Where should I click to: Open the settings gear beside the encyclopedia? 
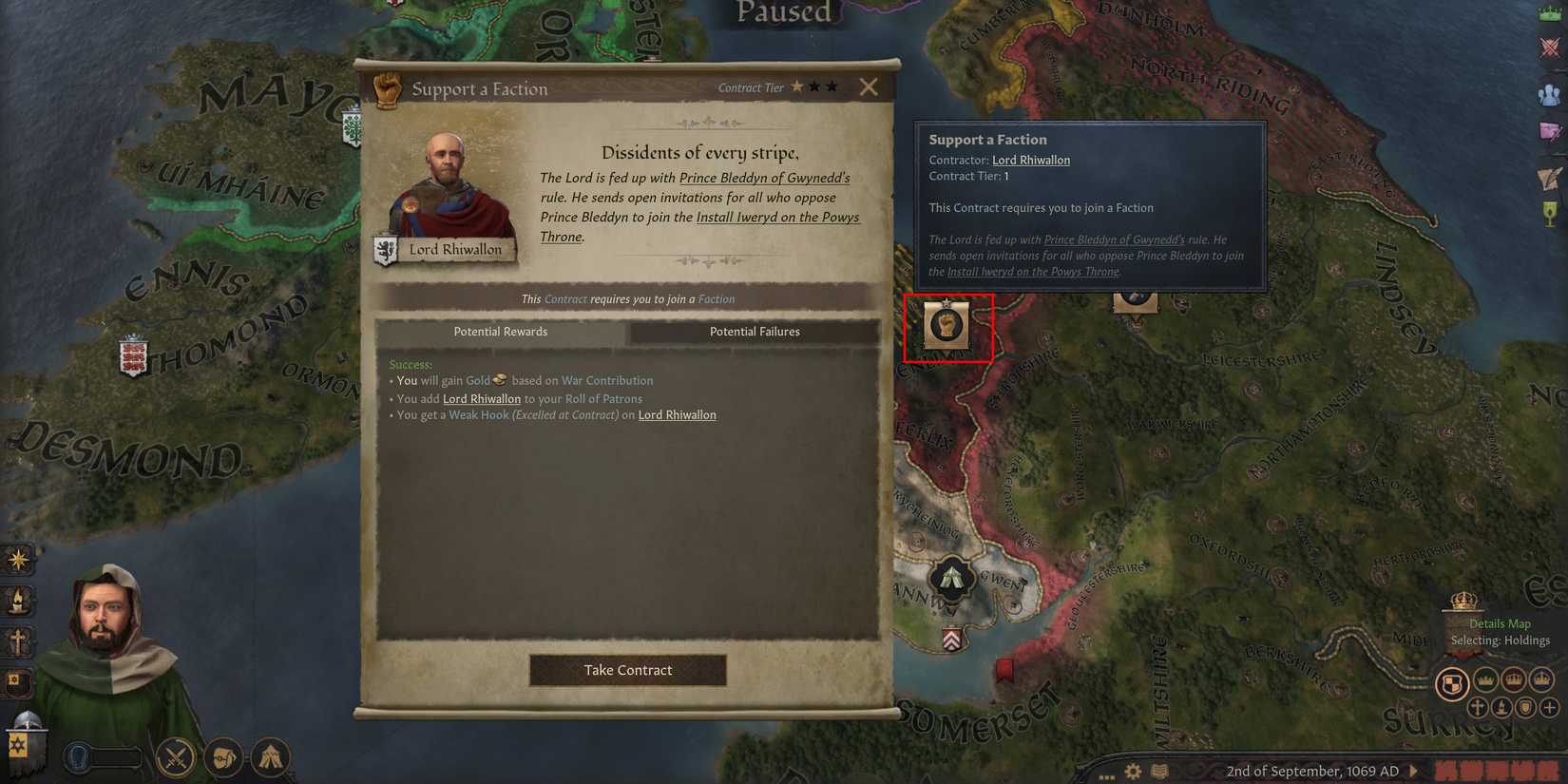point(1133,772)
